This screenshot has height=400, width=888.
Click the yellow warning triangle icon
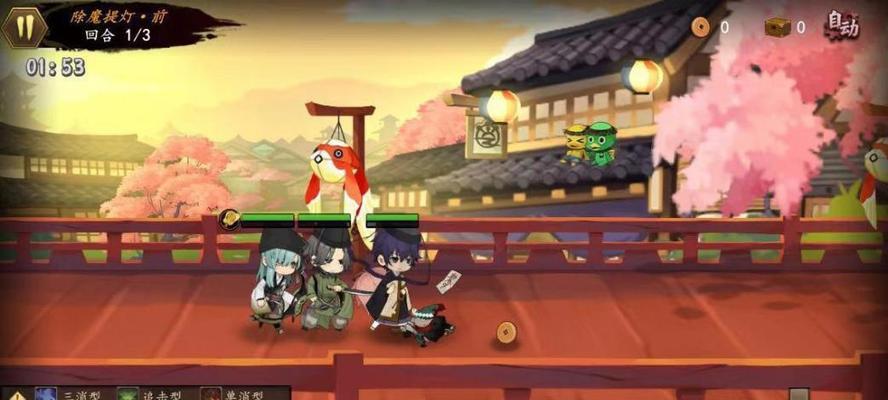coord(15,395)
